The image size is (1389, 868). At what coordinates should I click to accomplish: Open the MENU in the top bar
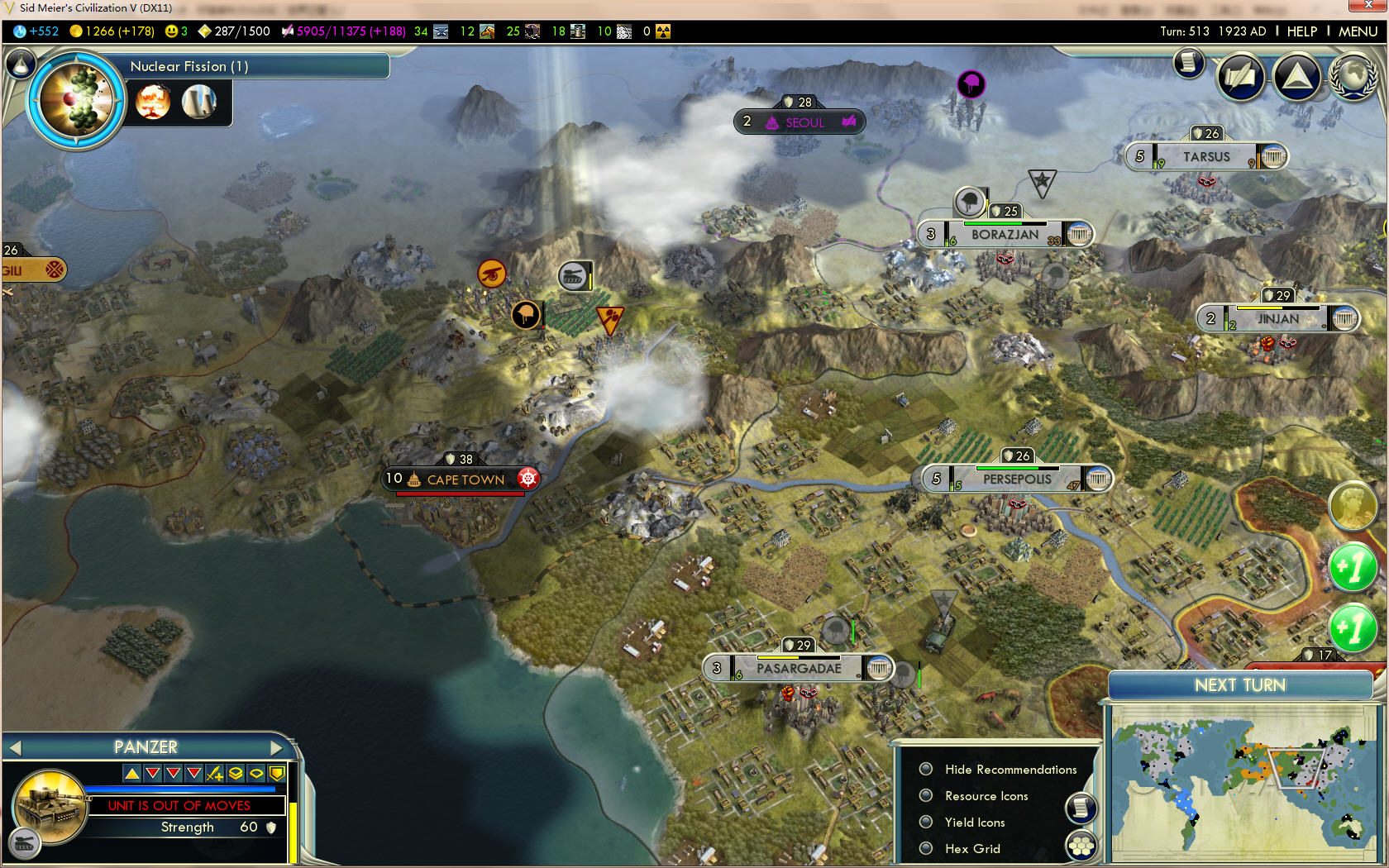pos(1358,31)
